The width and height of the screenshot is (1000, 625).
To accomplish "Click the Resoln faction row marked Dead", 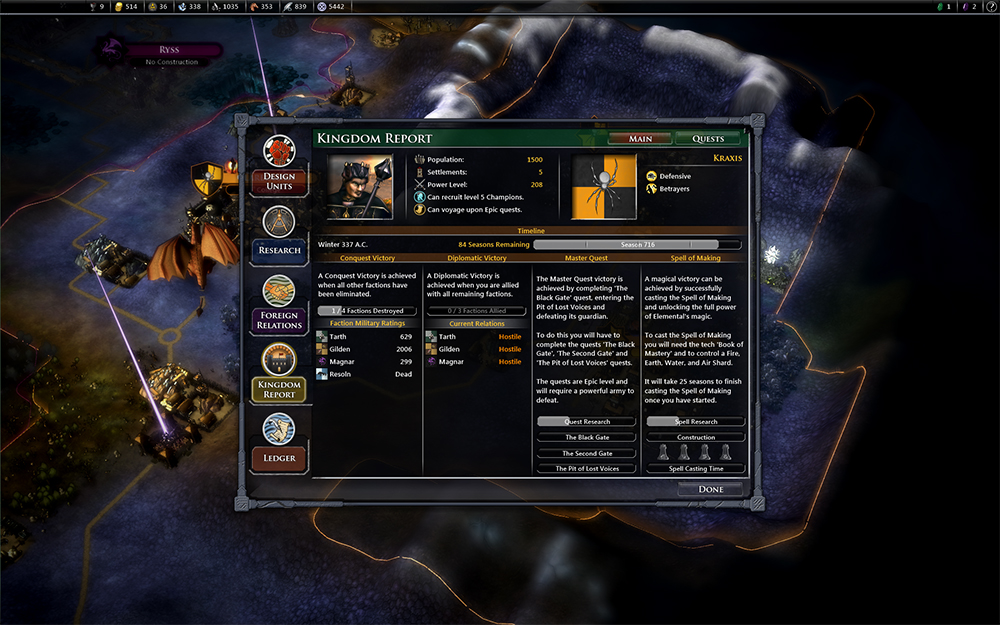I will pos(364,374).
